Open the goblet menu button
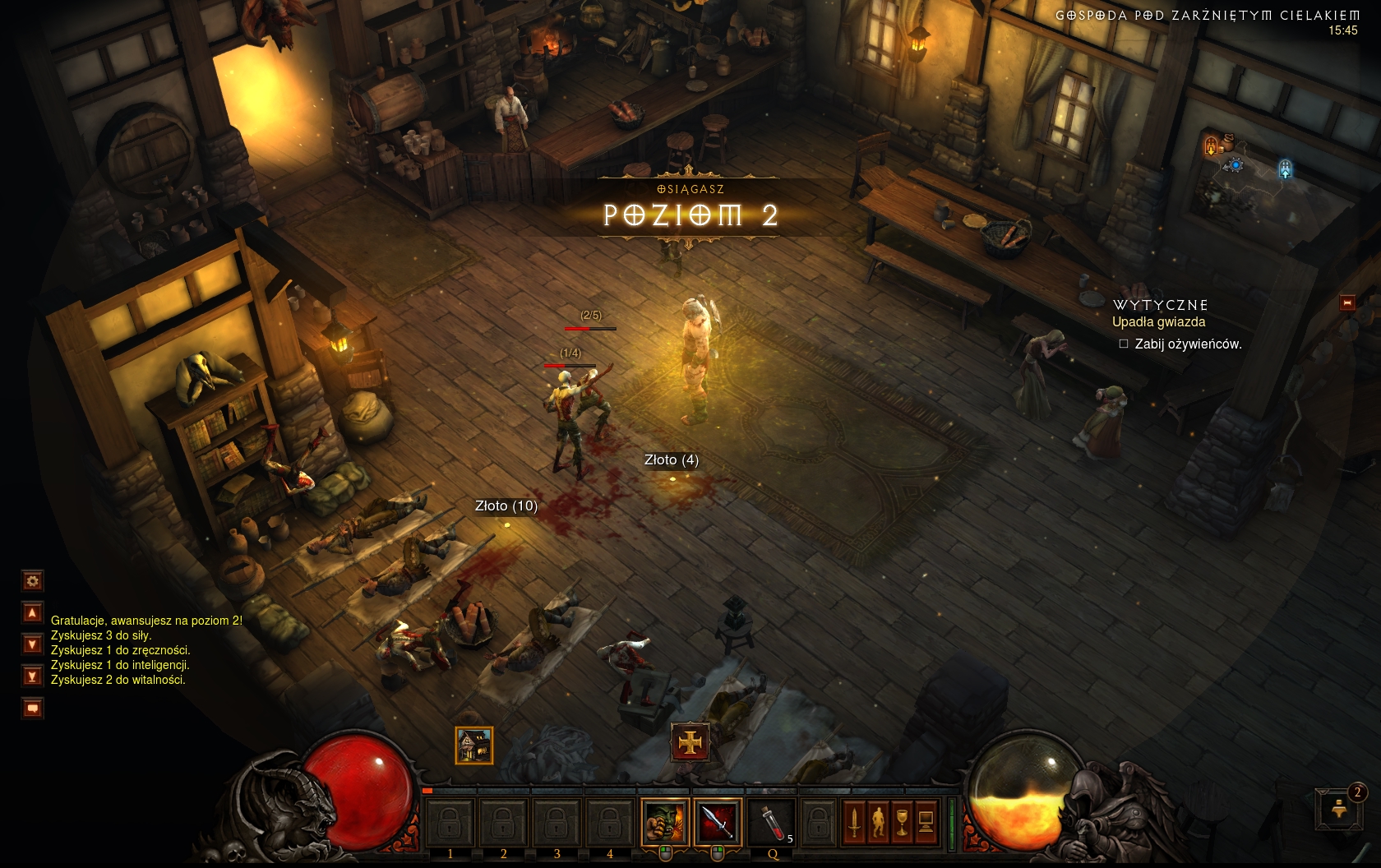 903,821
